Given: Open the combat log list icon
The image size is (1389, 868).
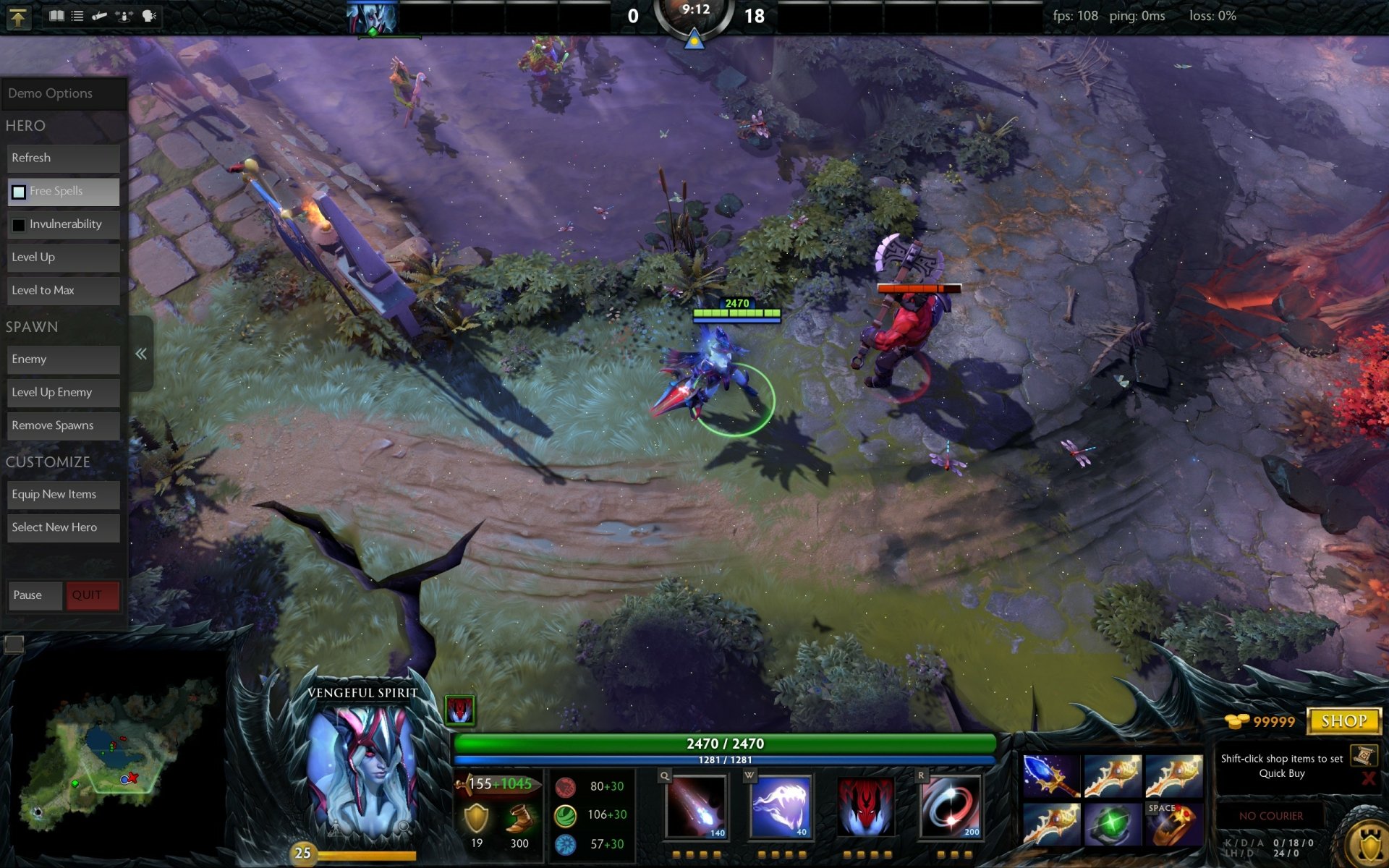Looking at the screenshot, I should [77, 16].
